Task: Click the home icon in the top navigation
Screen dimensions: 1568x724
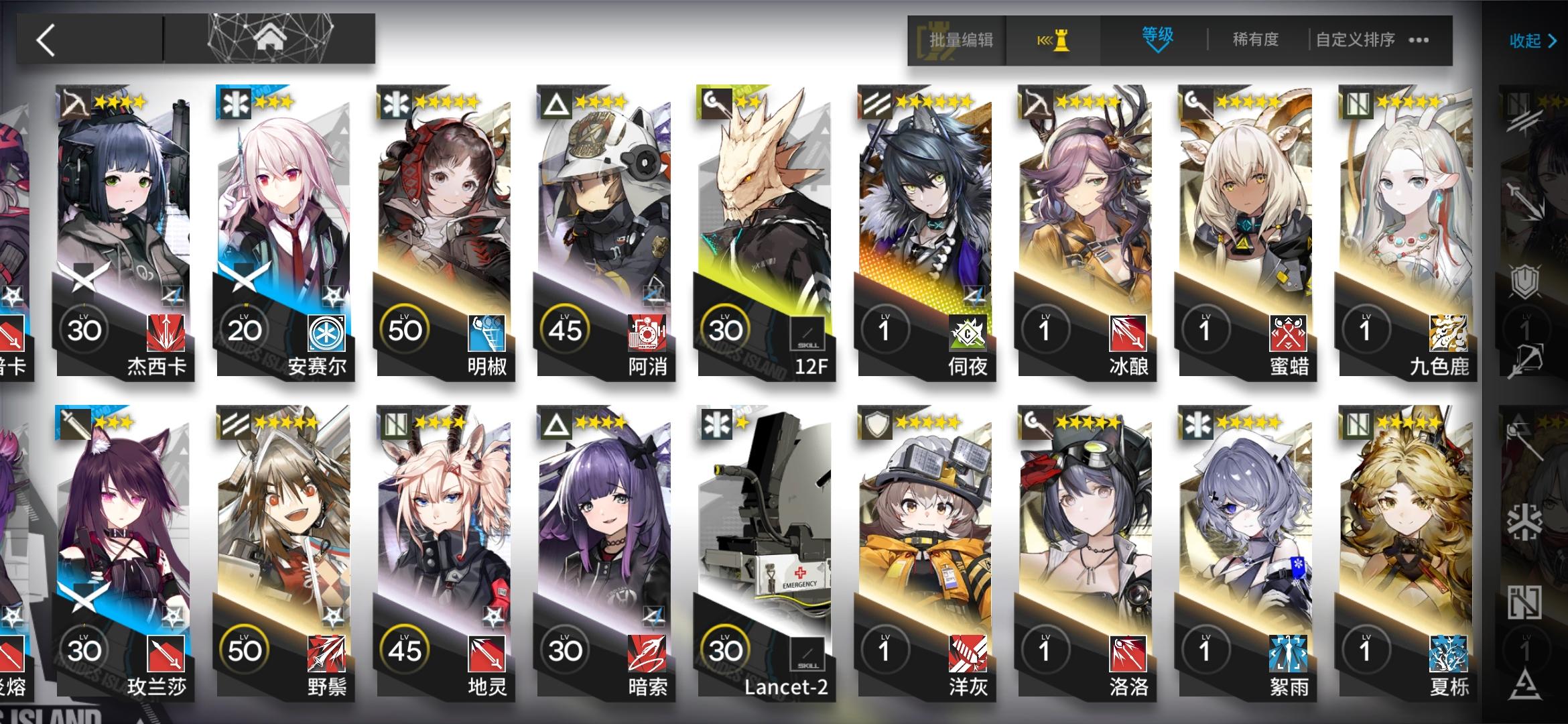Action: pyautogui.click(x=271, y=38)
